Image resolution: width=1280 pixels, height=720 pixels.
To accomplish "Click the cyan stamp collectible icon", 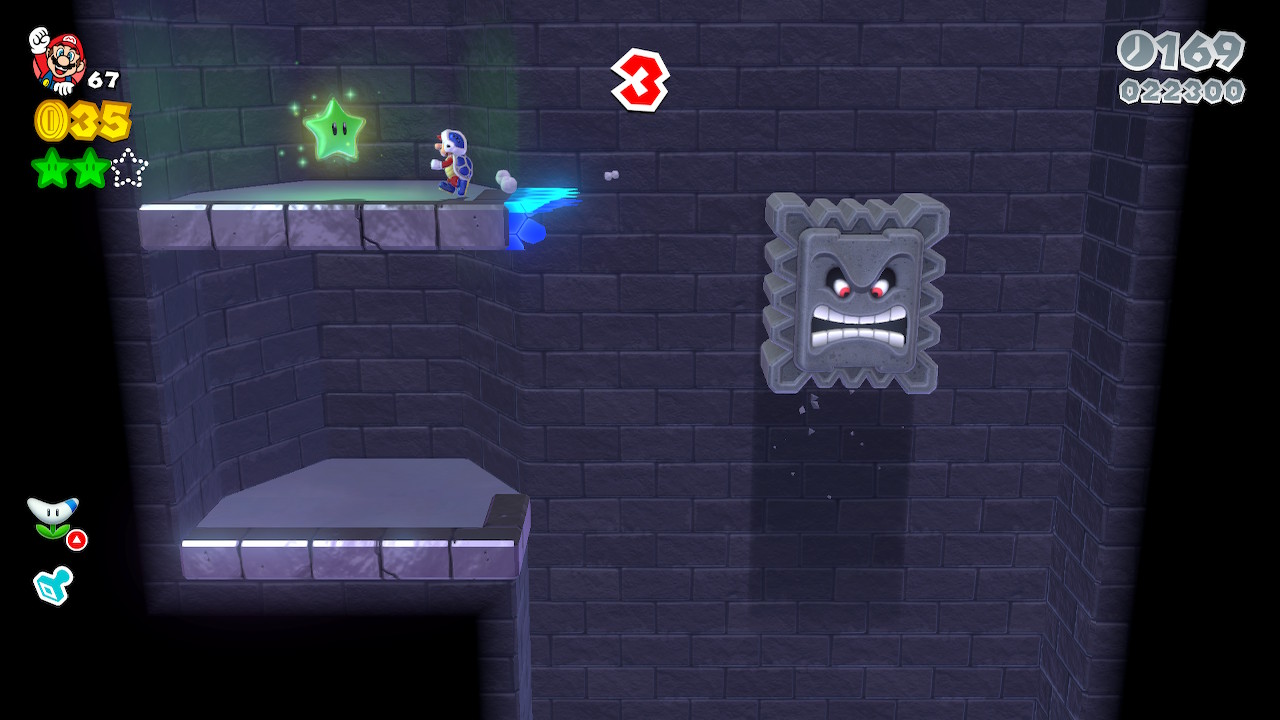I will [x=53, y=585].
